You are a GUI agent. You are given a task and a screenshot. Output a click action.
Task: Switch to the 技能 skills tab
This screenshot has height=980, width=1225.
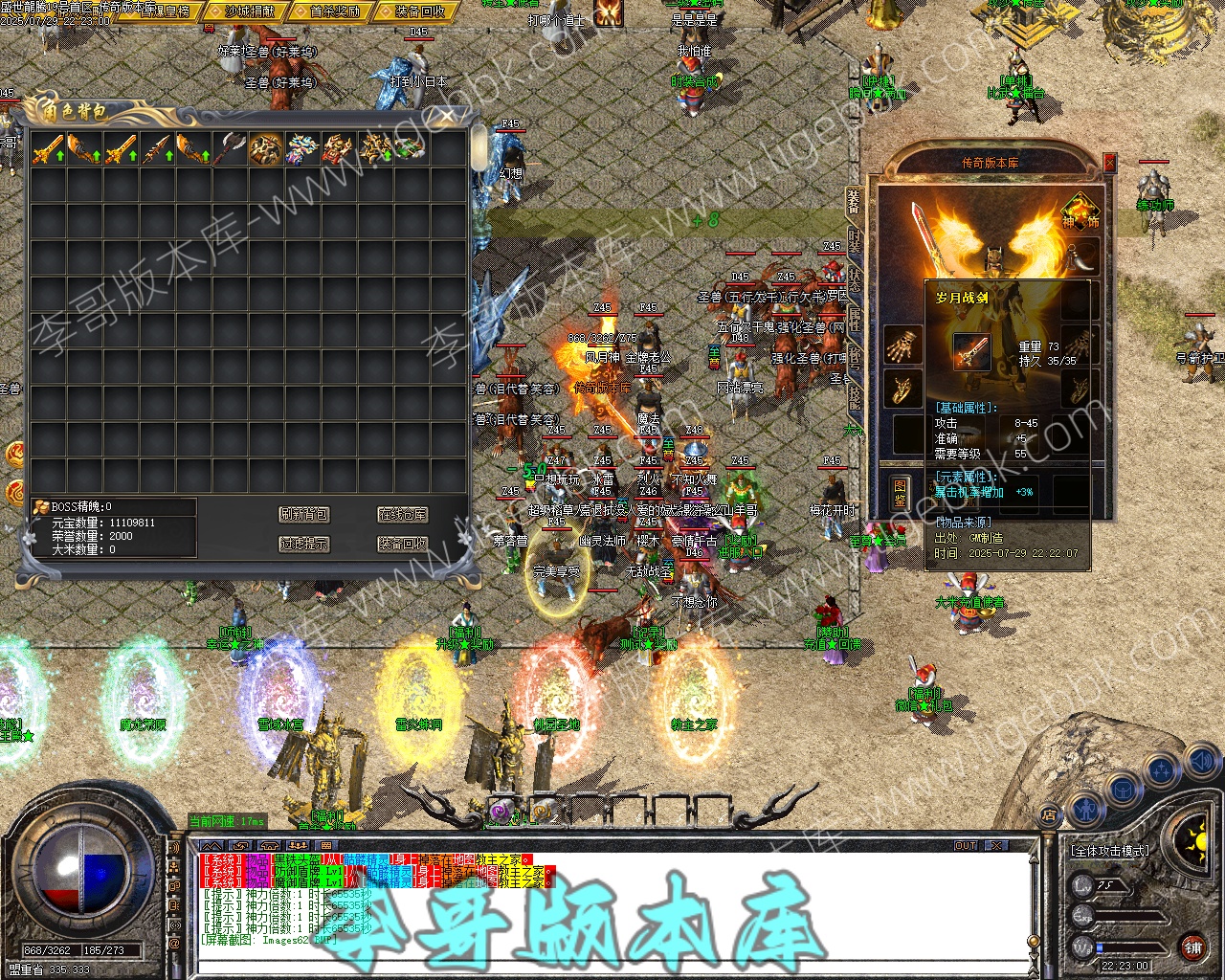tap(854, 395)
